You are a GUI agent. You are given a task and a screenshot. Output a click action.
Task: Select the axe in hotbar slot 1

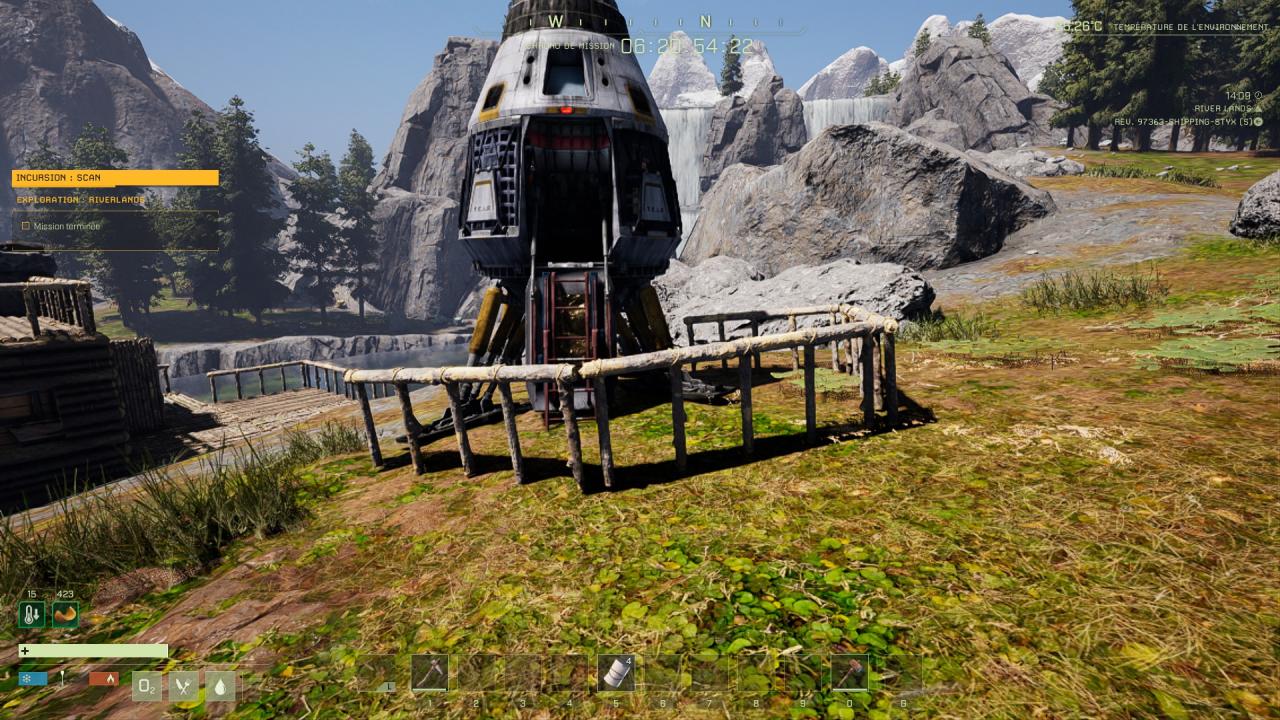(430, 672)
